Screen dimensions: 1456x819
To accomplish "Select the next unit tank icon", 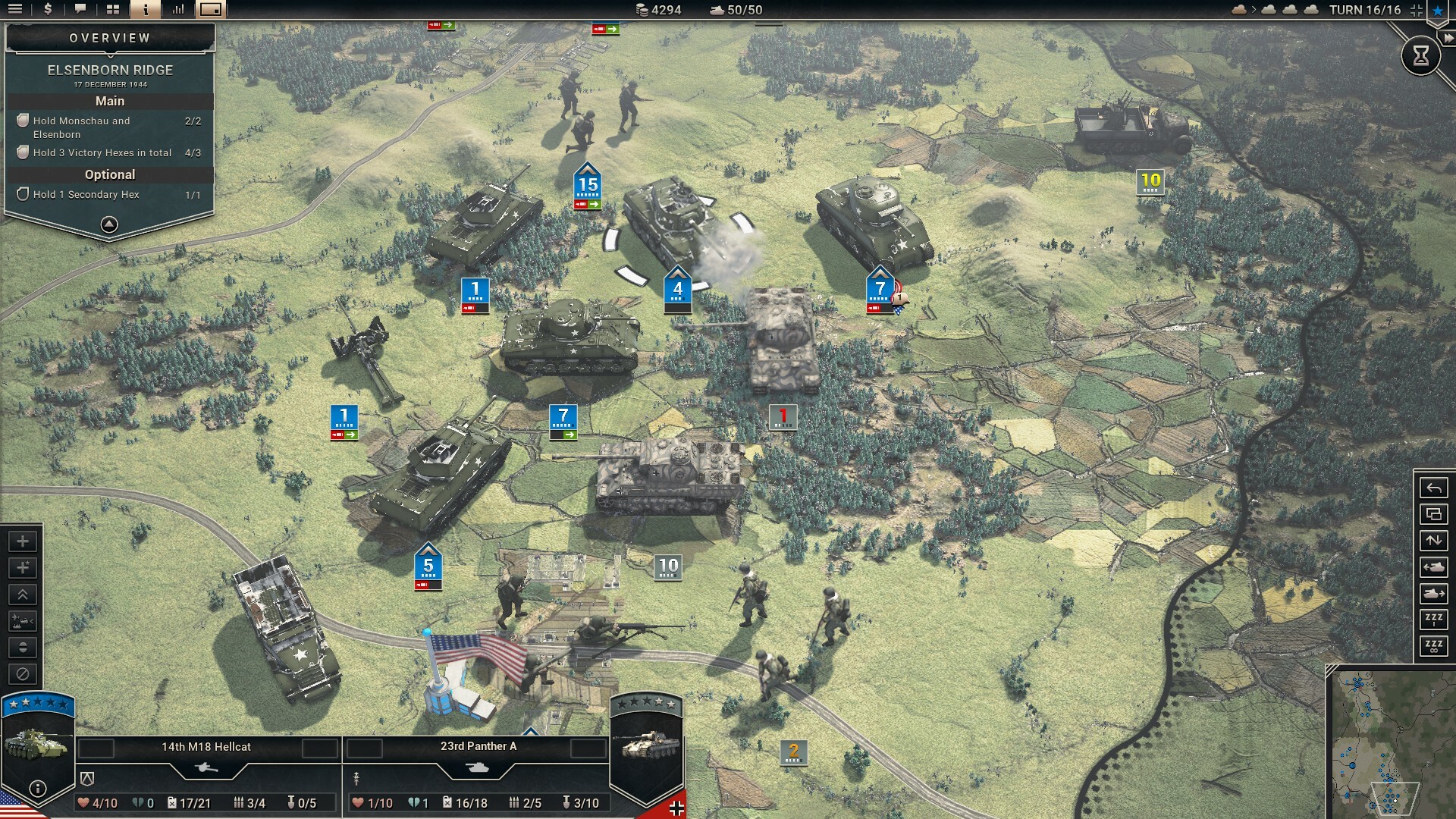I will click(x=1432, y=594).
